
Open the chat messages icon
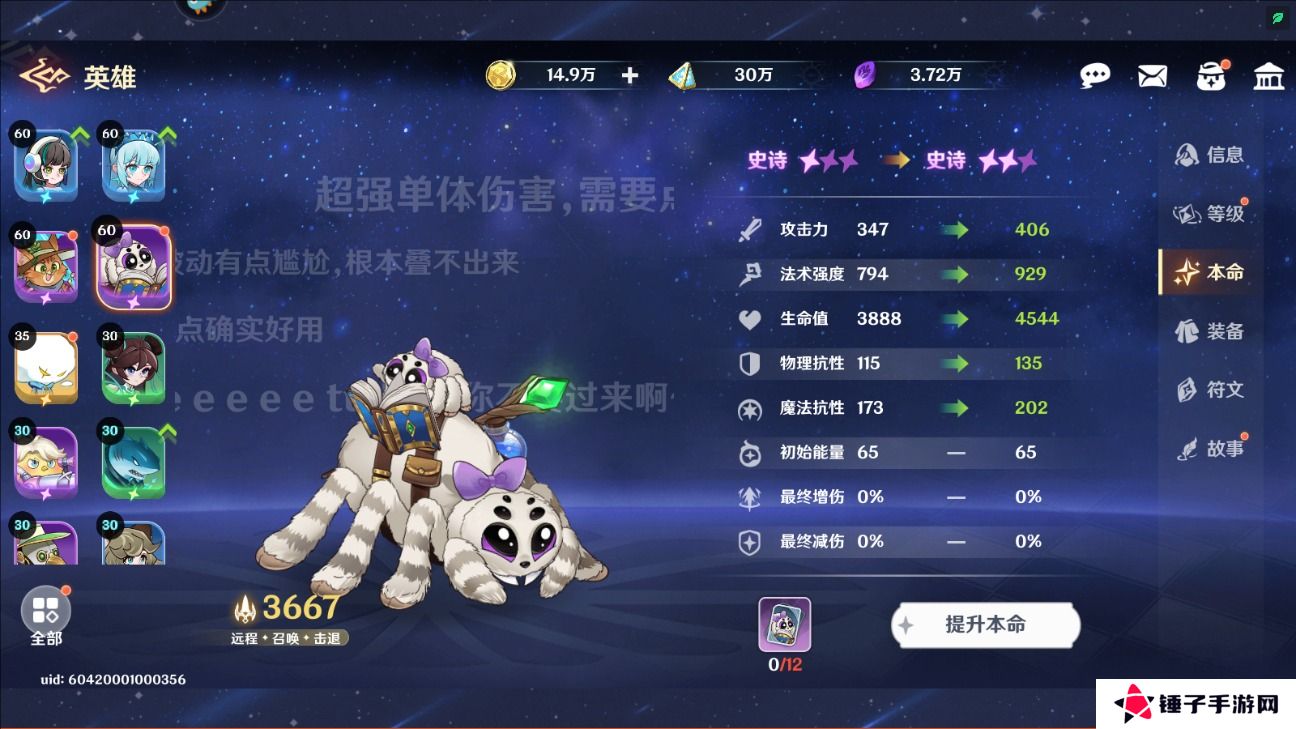coord(1095,75)
